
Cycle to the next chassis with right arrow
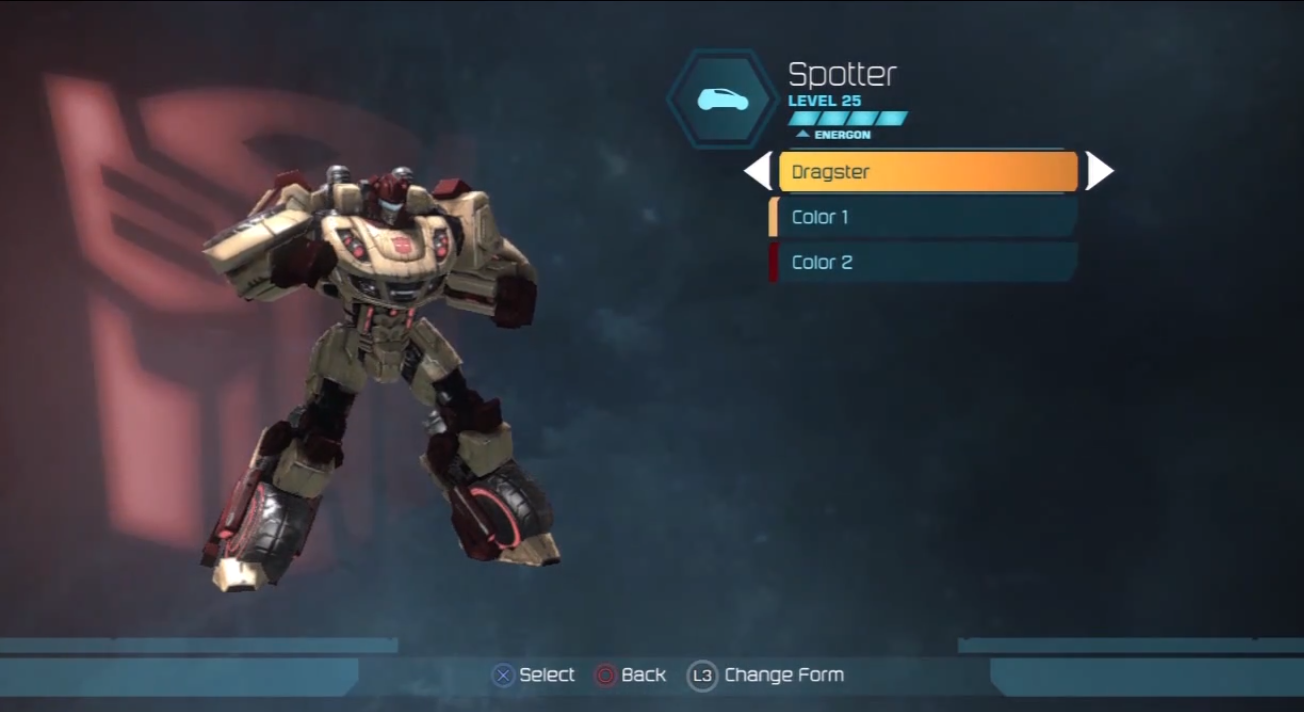[1099, 171]
